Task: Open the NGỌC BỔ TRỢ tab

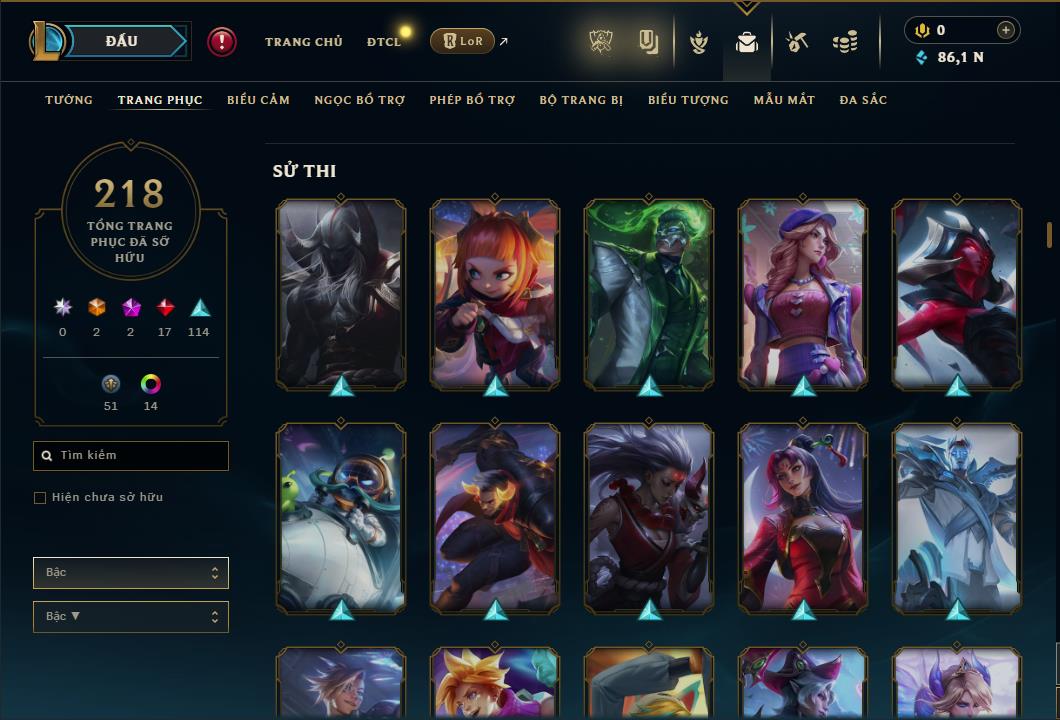Action: (359, 100)
